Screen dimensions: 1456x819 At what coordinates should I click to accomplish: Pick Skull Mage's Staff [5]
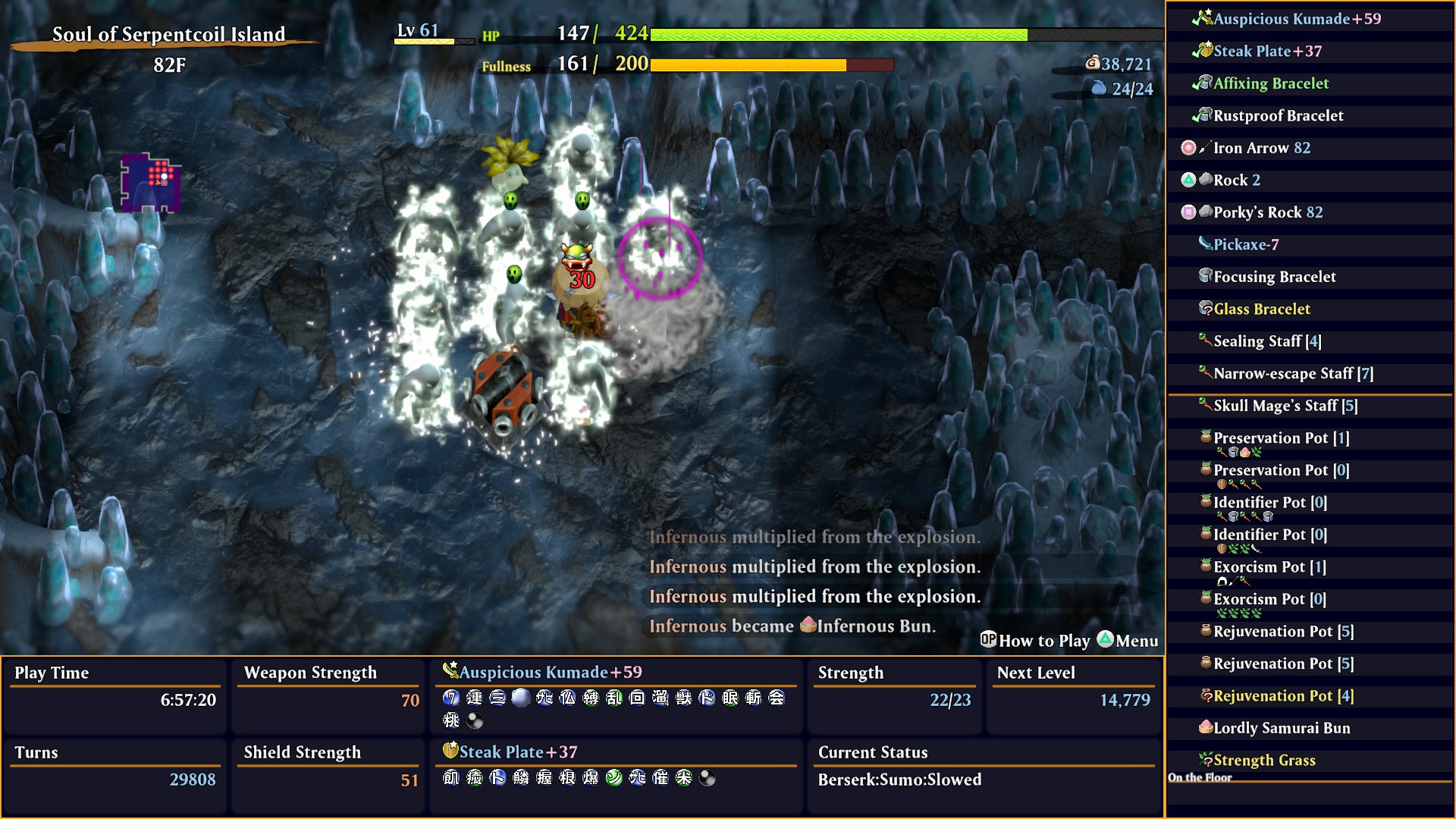pyautogui.click(x=1285, y=406)
